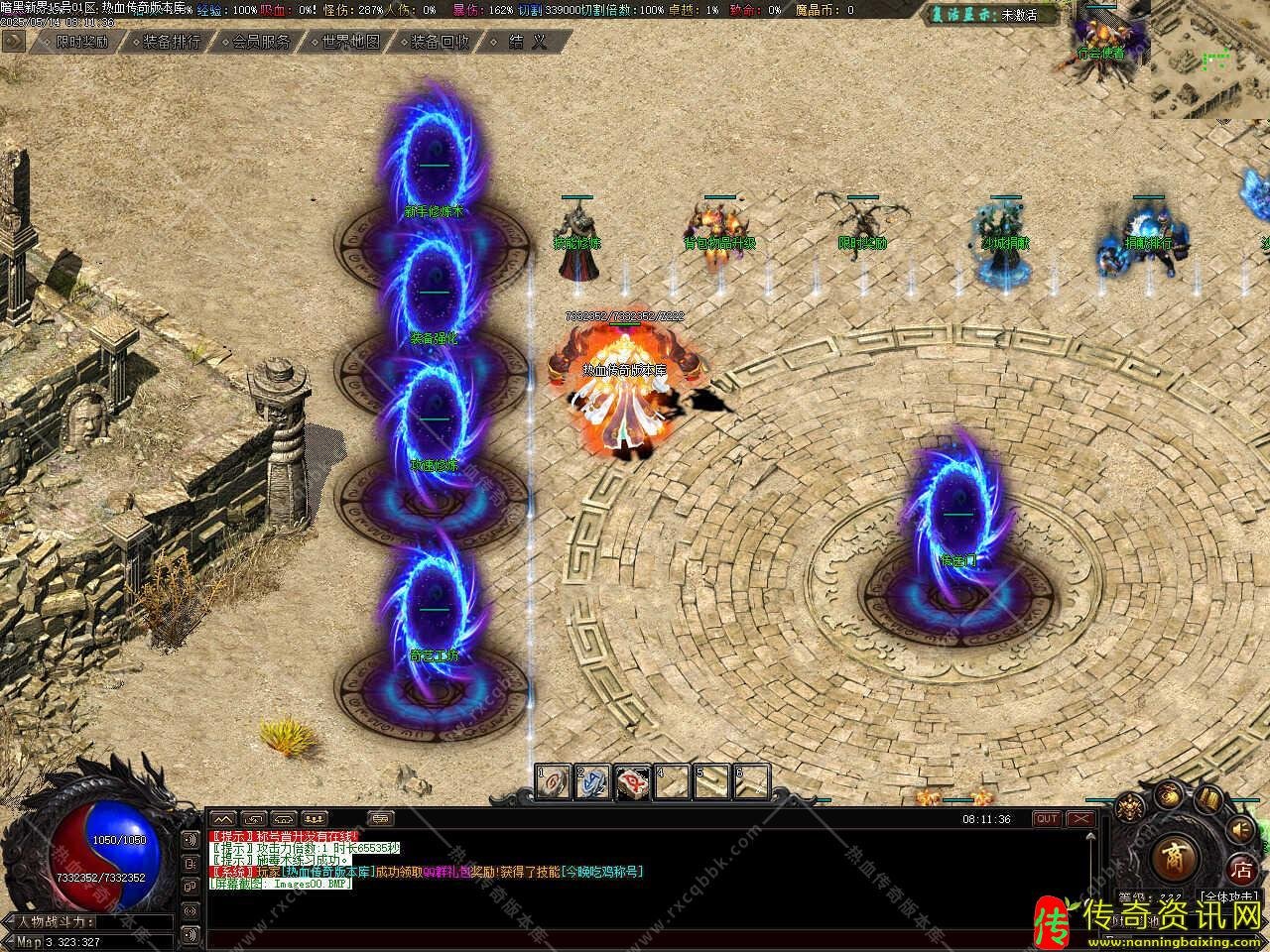Open the large 商 shop button
This screenshot has height=952, width=1270.
pos(1175,854)
